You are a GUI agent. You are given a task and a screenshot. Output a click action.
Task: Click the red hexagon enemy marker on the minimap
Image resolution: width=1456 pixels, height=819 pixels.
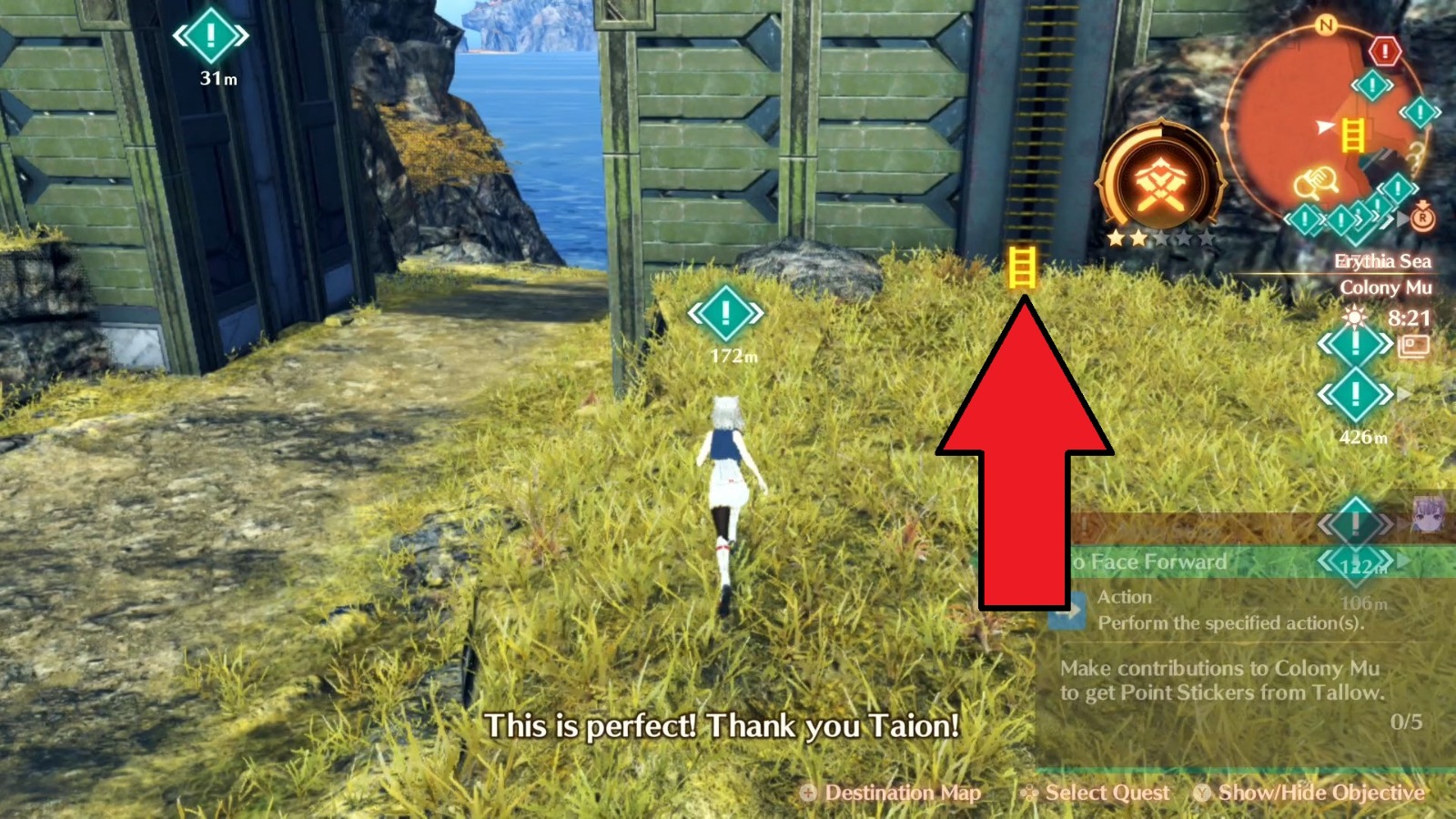tap(1385, 52)
